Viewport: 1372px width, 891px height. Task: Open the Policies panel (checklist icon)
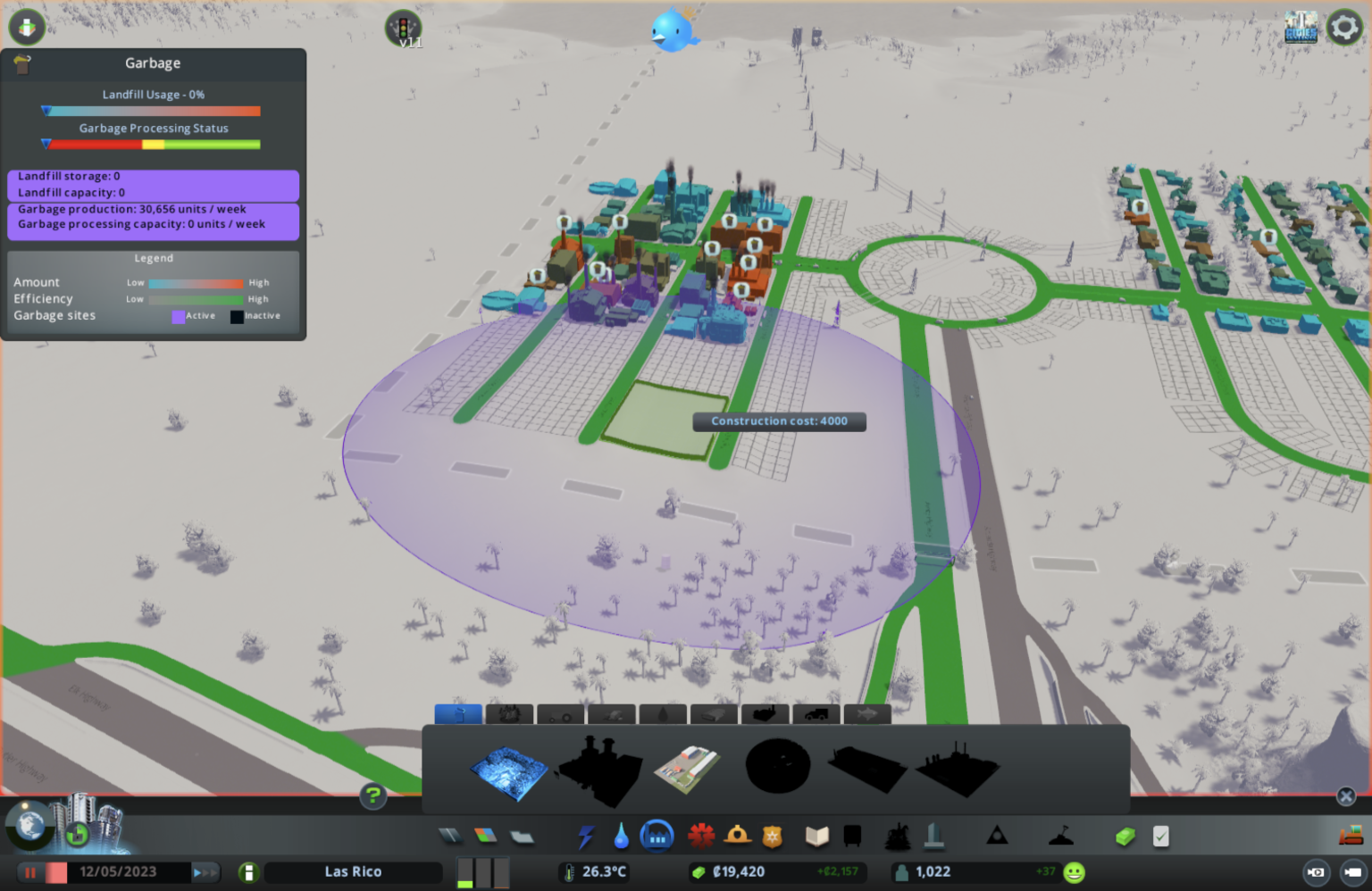(1160, 836)
